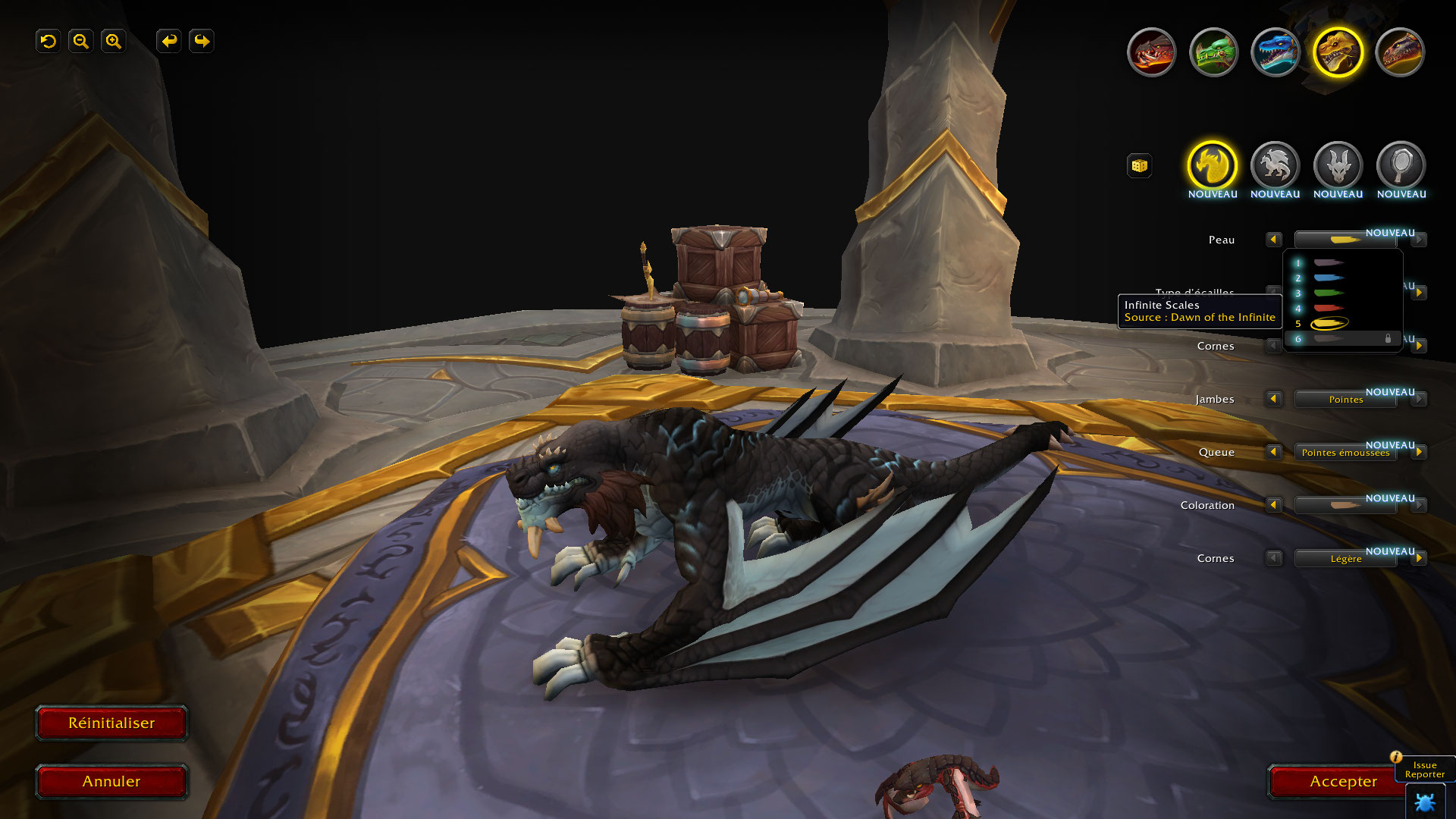Pick the brown dragon portrait

[x=1400, y=52]
